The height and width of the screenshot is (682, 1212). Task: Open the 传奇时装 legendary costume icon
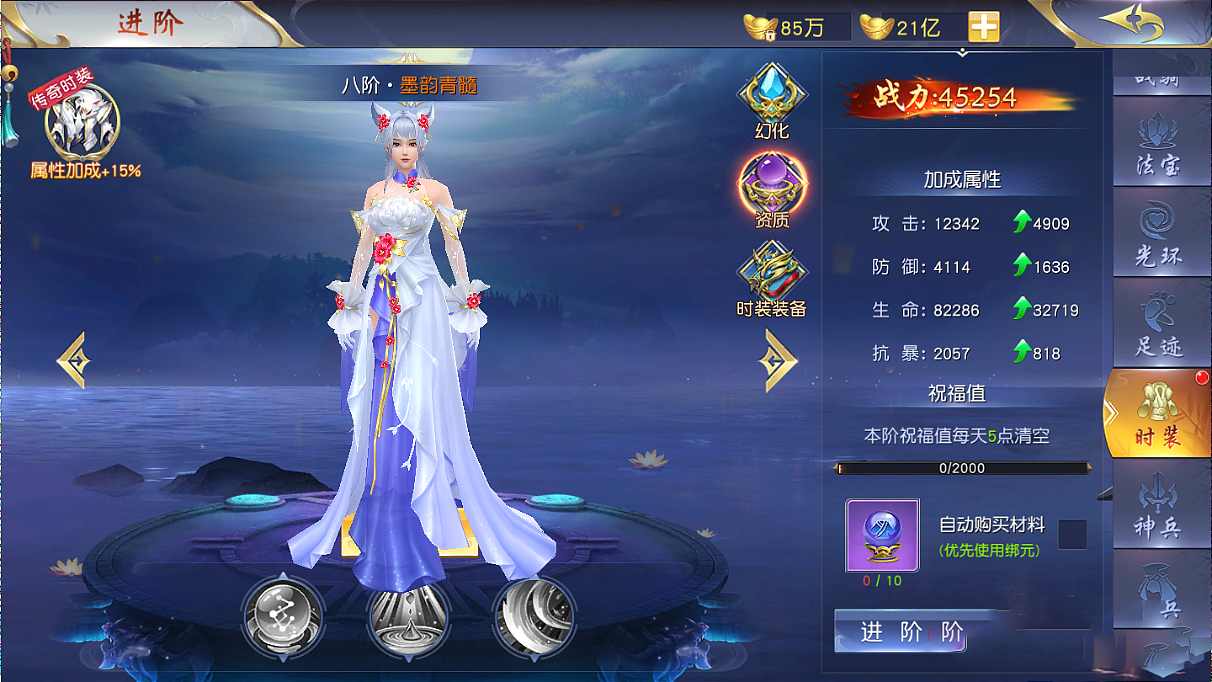click(82, 122)
